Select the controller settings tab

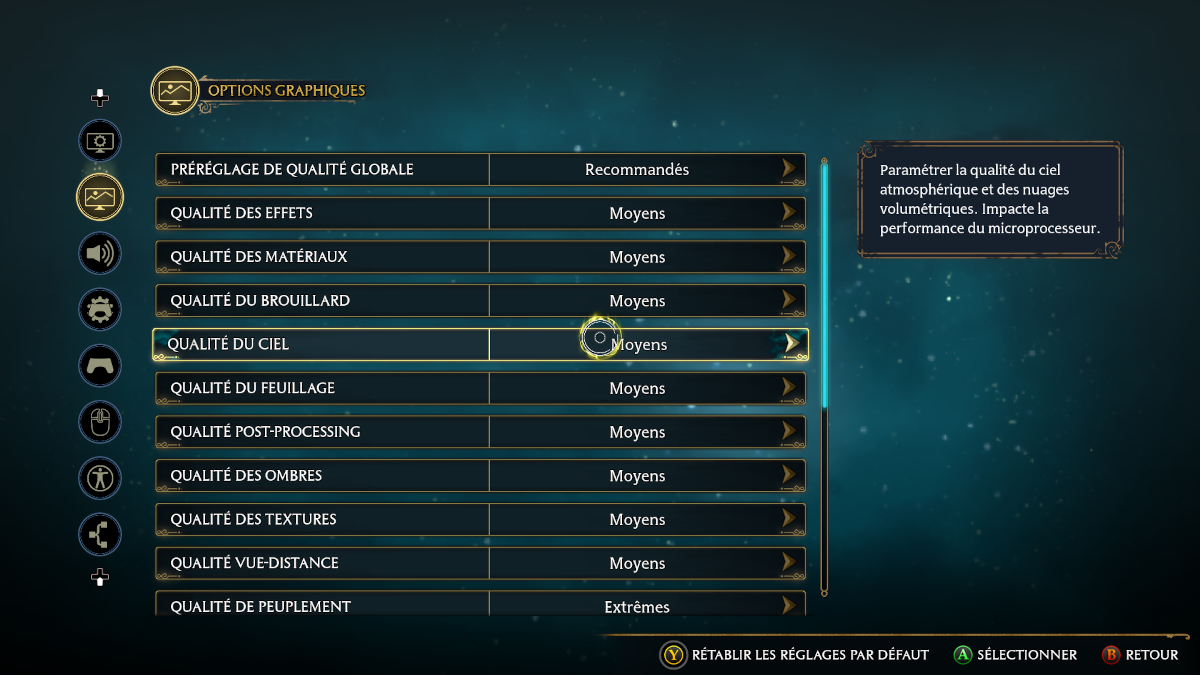tap(100, 365)
